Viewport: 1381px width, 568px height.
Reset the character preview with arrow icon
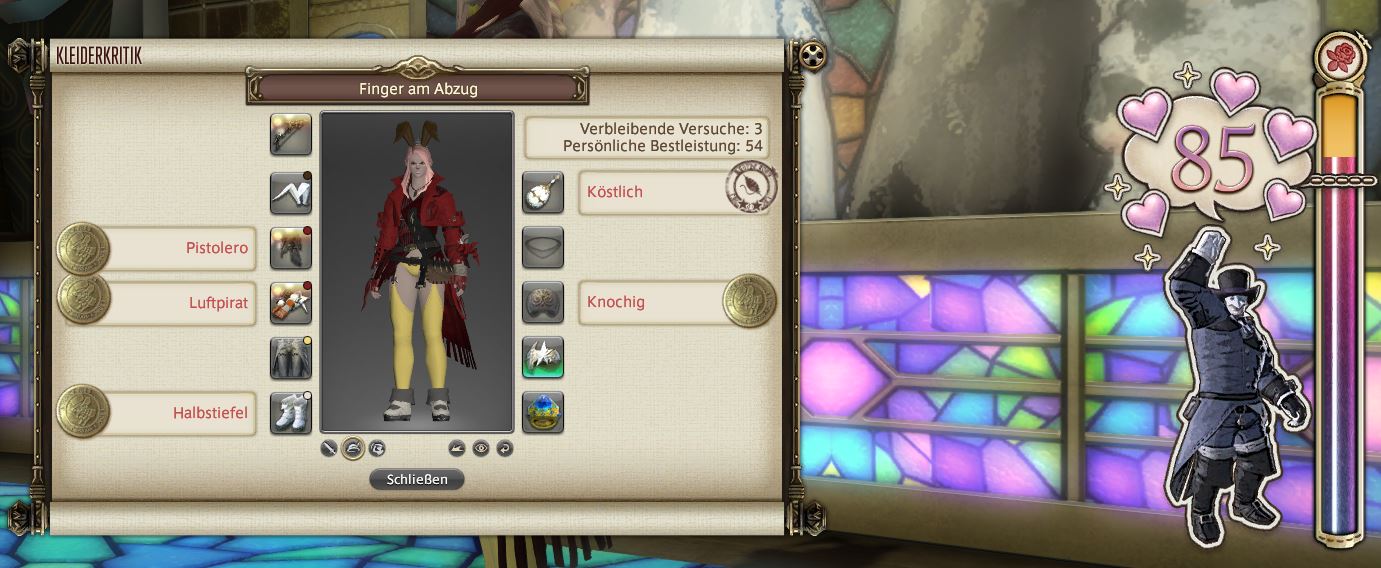click(504, 449)
